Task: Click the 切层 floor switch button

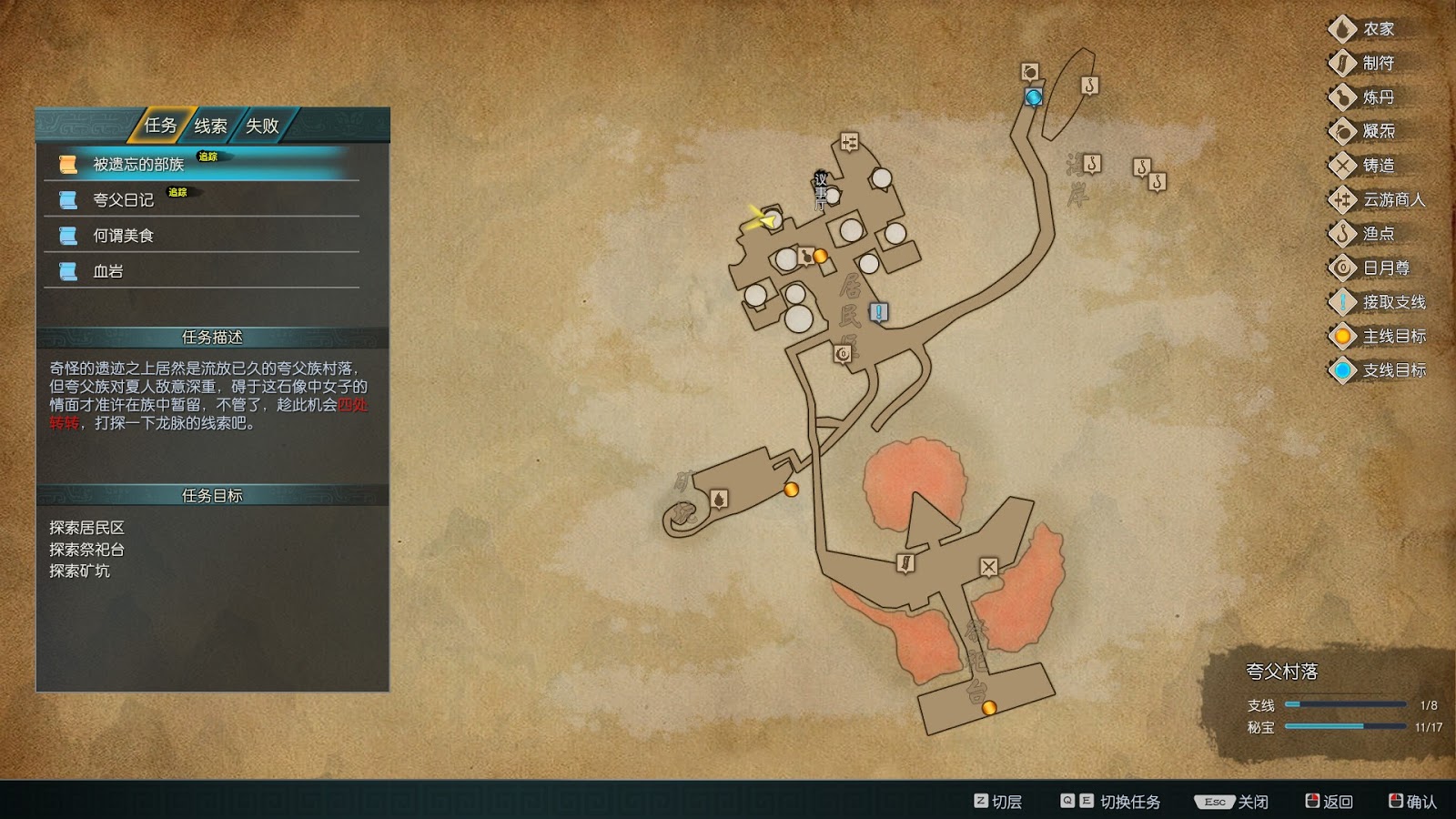Action: coord(997,802)
